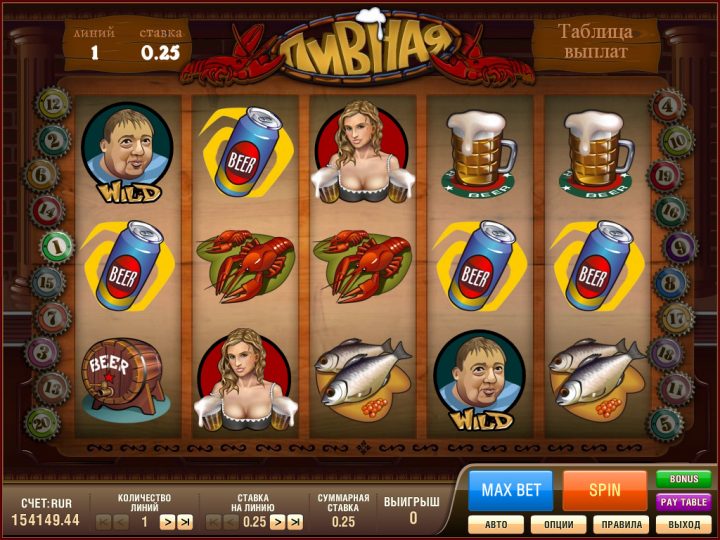Select the line 20 bottle cap
Image resolution: width=720 pixels, height=540 pixels.
(42, 422)
